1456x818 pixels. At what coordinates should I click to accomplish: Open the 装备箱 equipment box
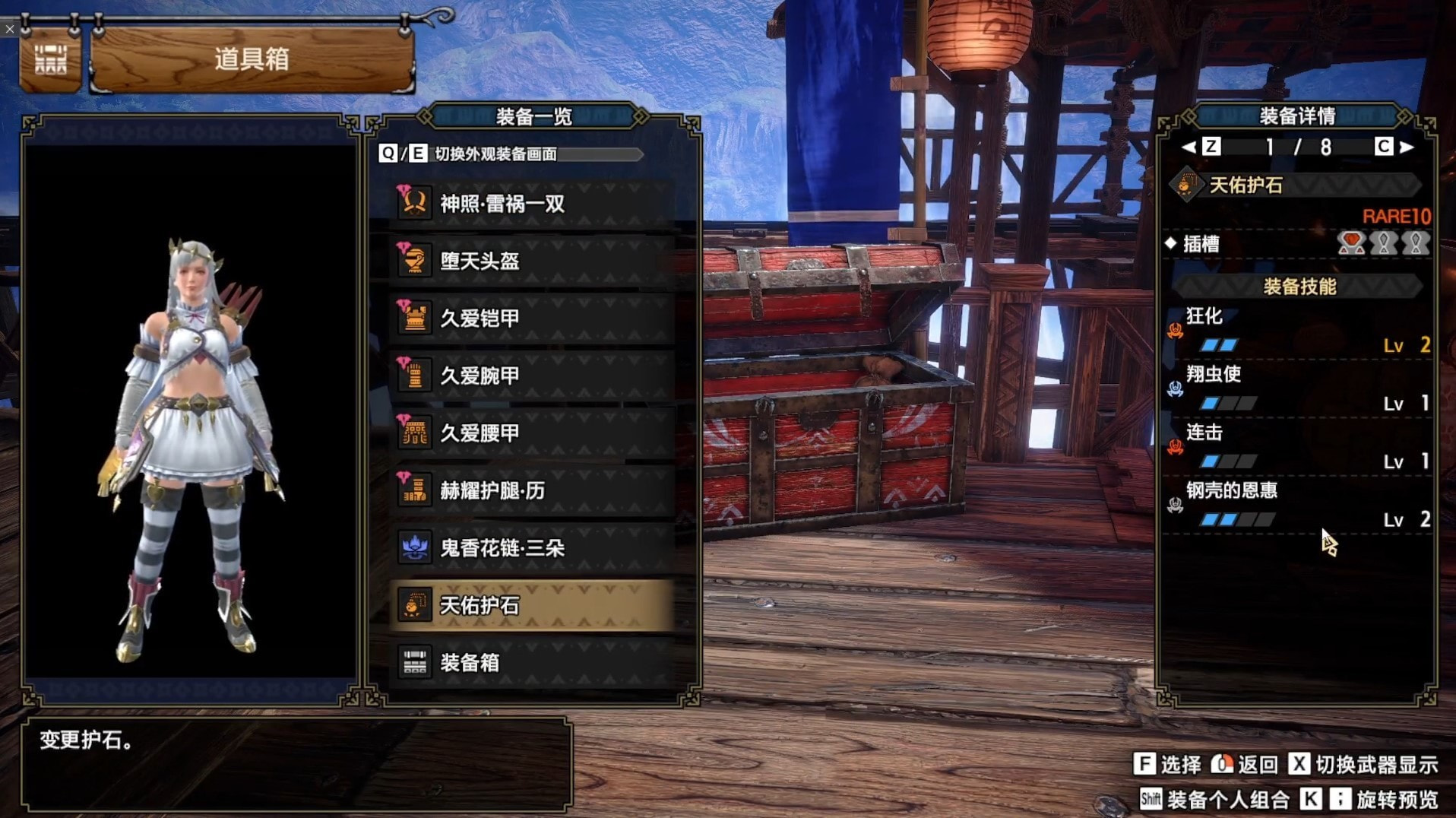(x=530, y=663)
